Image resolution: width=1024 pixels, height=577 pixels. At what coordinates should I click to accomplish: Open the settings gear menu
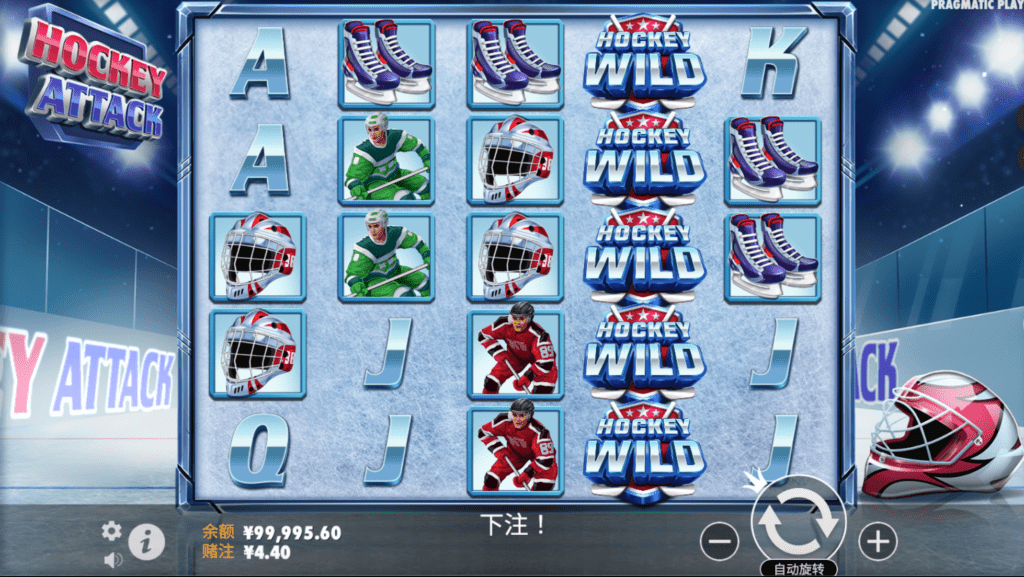(x=112, y=531)
